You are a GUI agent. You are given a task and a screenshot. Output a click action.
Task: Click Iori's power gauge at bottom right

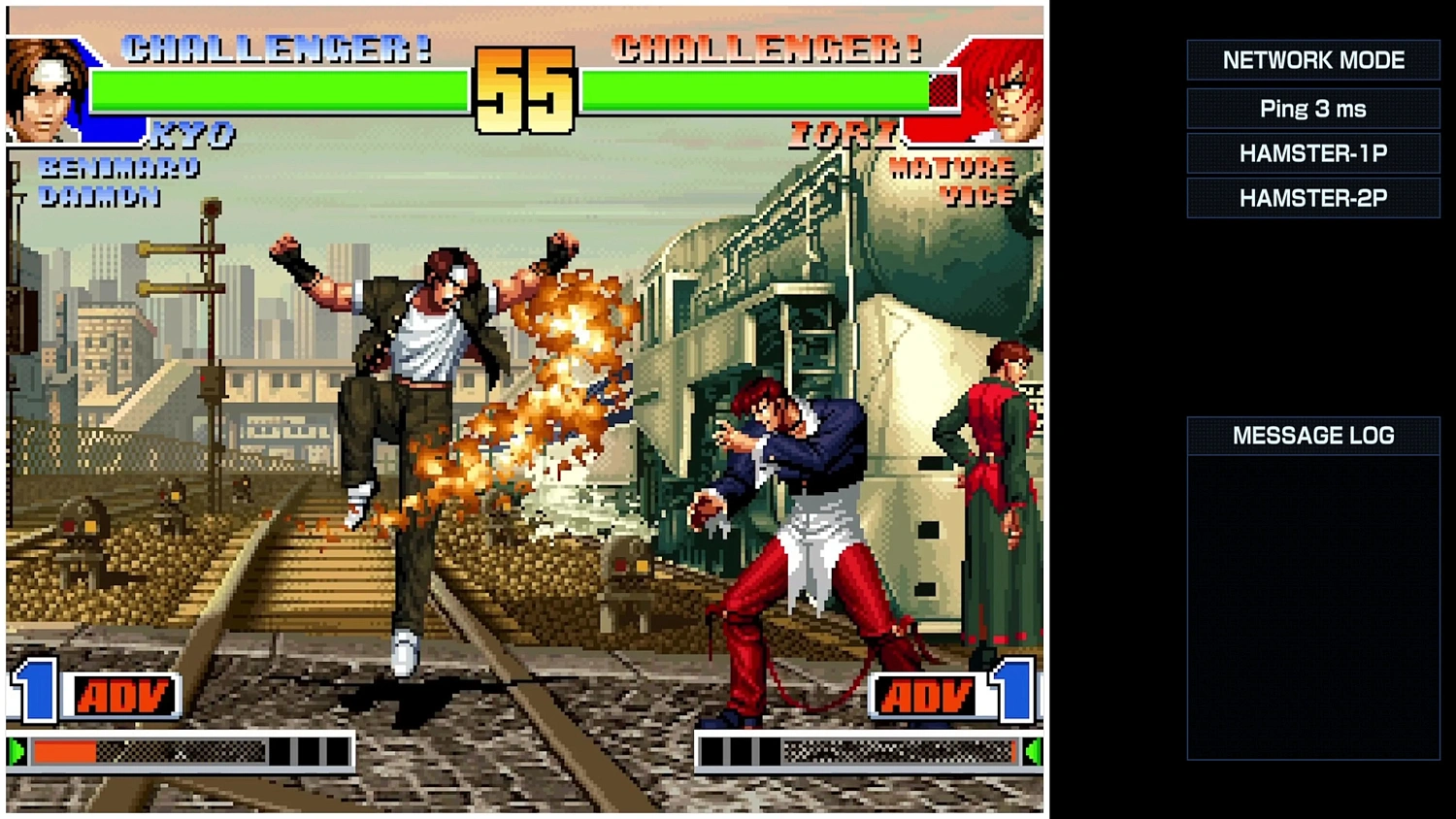(x=864, y=750)
